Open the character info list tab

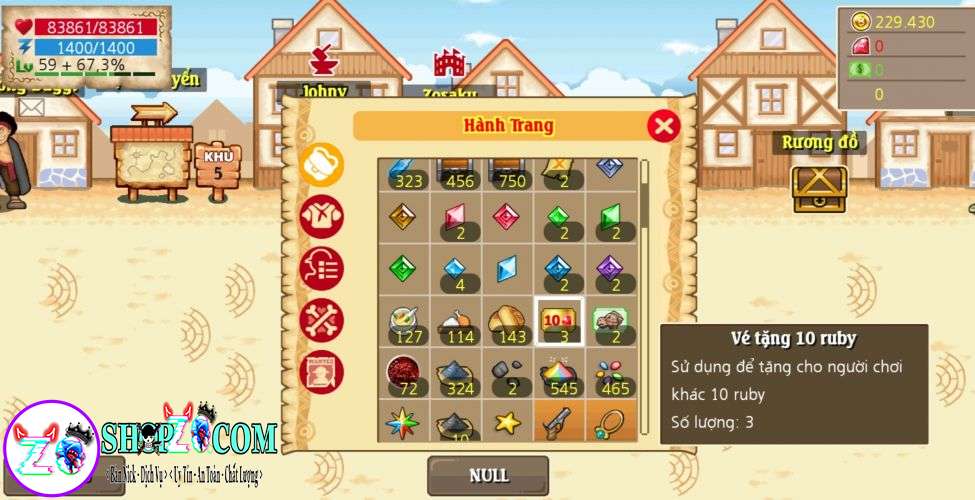322,268
